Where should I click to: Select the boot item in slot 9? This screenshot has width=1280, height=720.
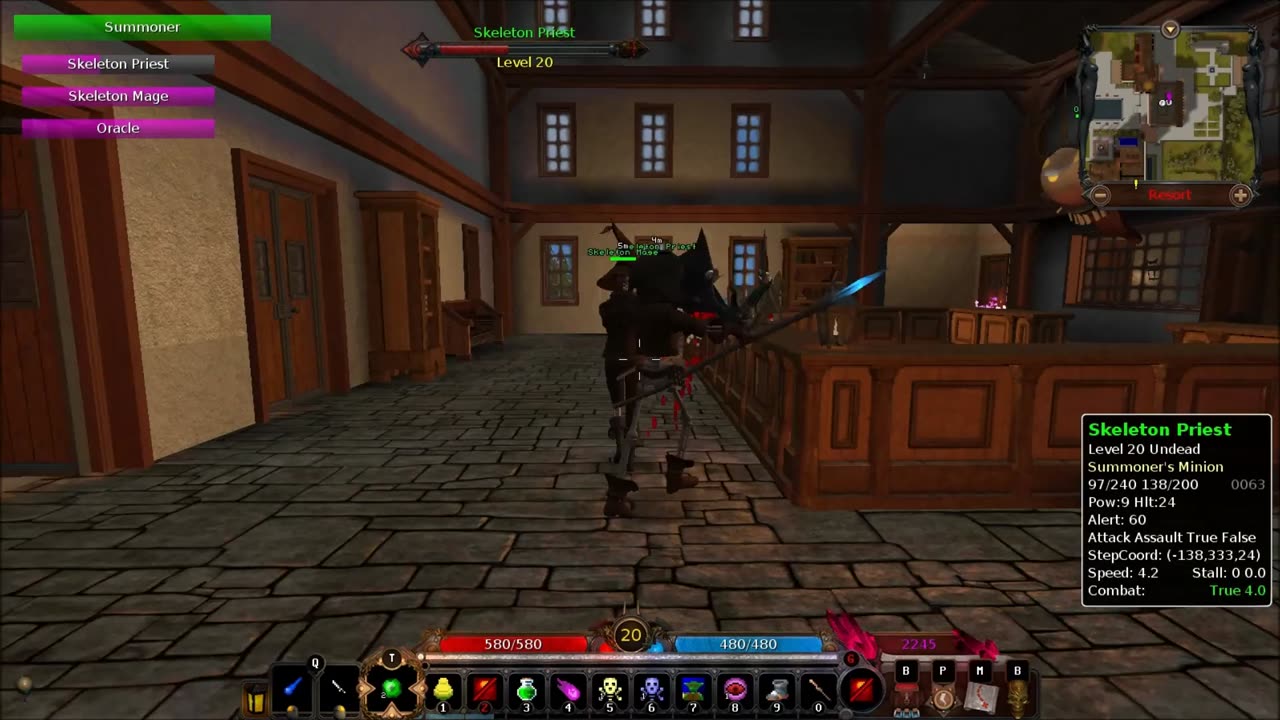point(777,689)
